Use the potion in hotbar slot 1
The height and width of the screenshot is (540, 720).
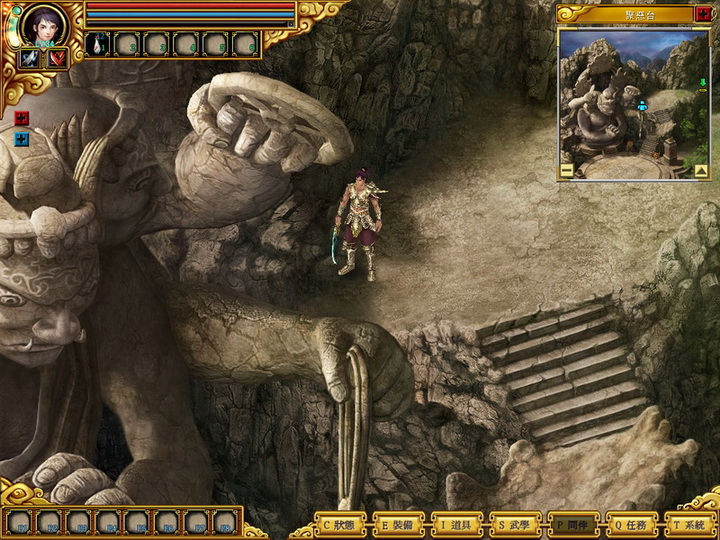point(100,44)
